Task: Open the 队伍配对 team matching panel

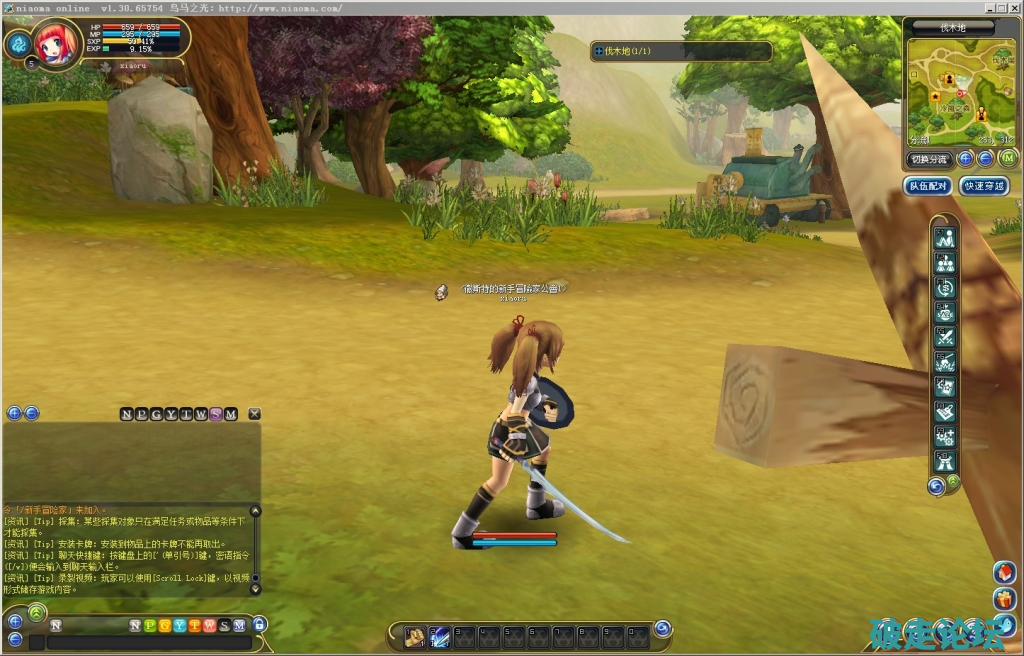Action: coord(927,186)
